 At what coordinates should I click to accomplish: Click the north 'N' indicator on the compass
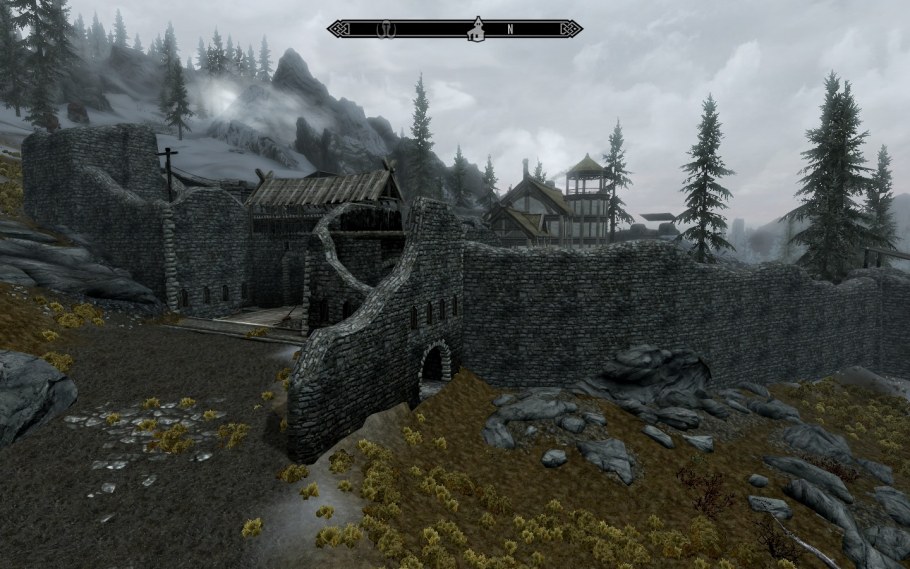pyautogui.click(x=510, y=30)
